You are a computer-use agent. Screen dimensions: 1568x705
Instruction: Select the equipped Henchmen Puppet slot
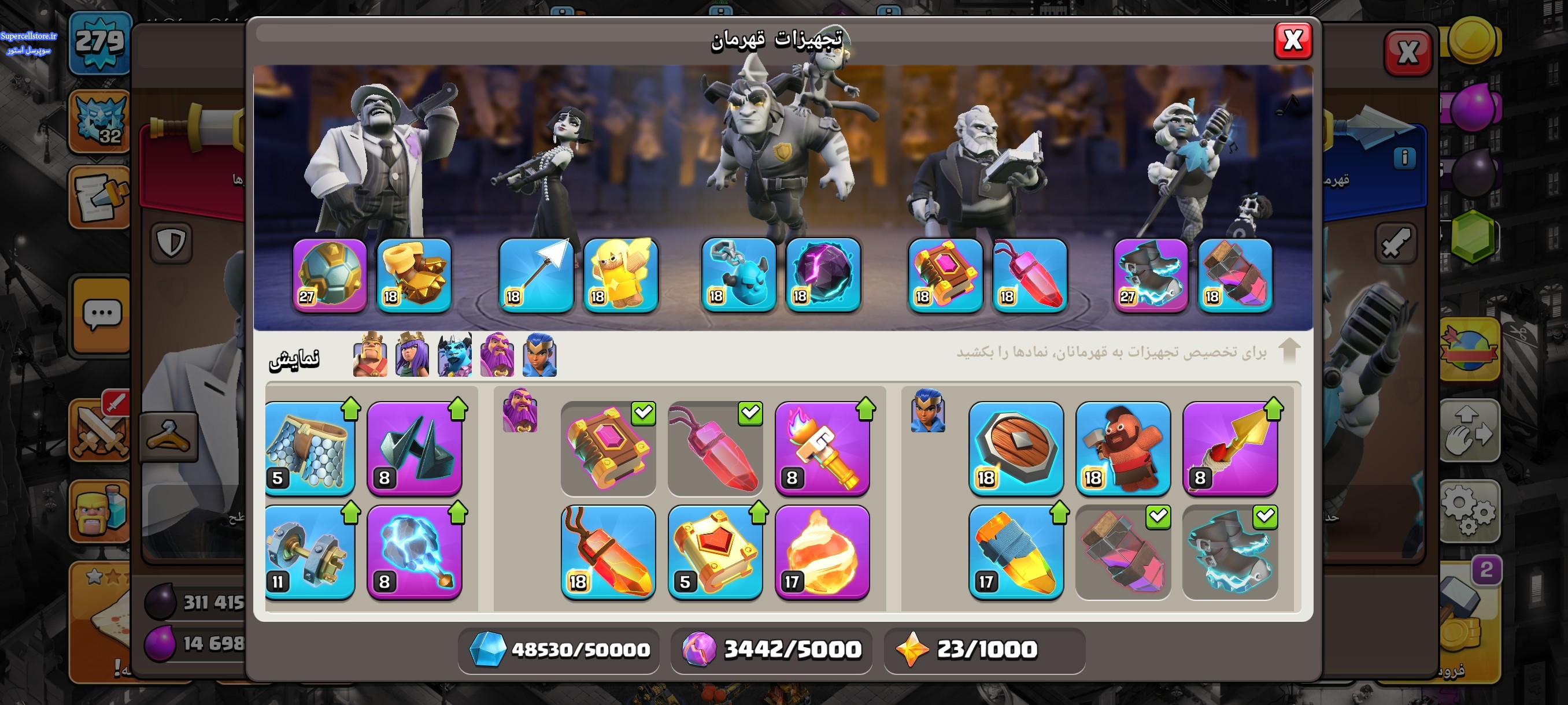pyautogui.click(x=738, y=275)
